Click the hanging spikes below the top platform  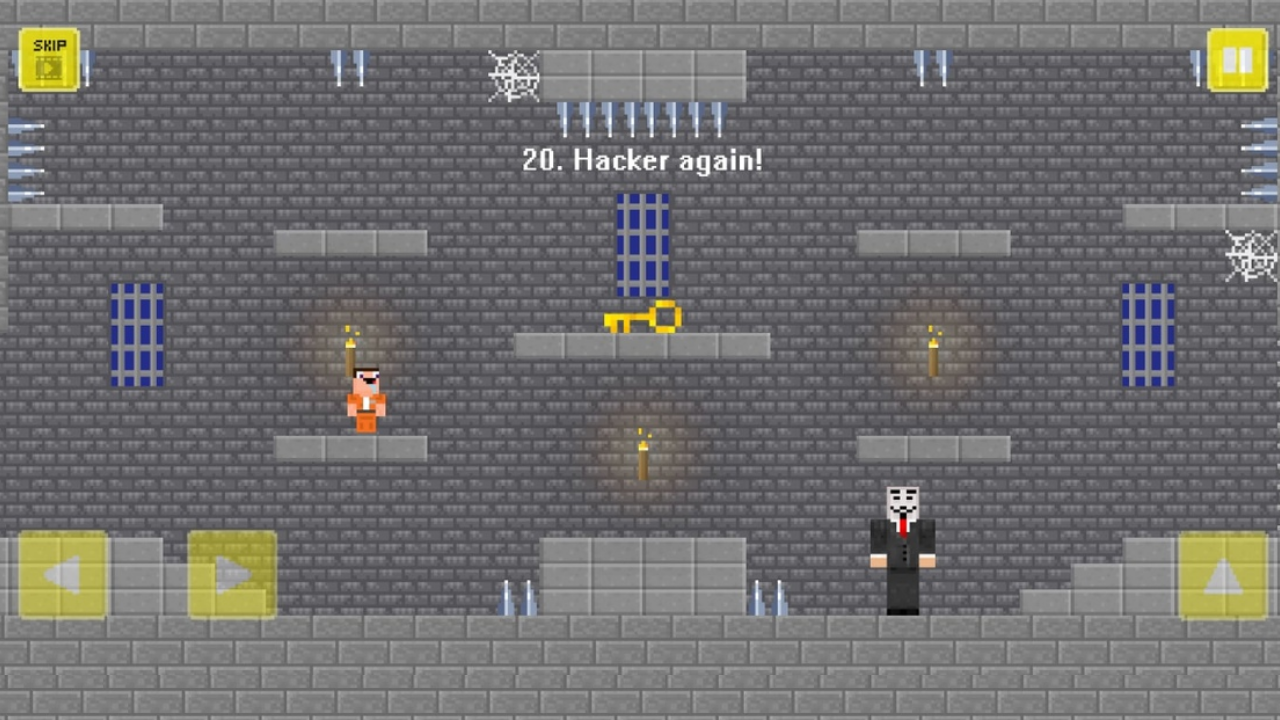[640, 118]
